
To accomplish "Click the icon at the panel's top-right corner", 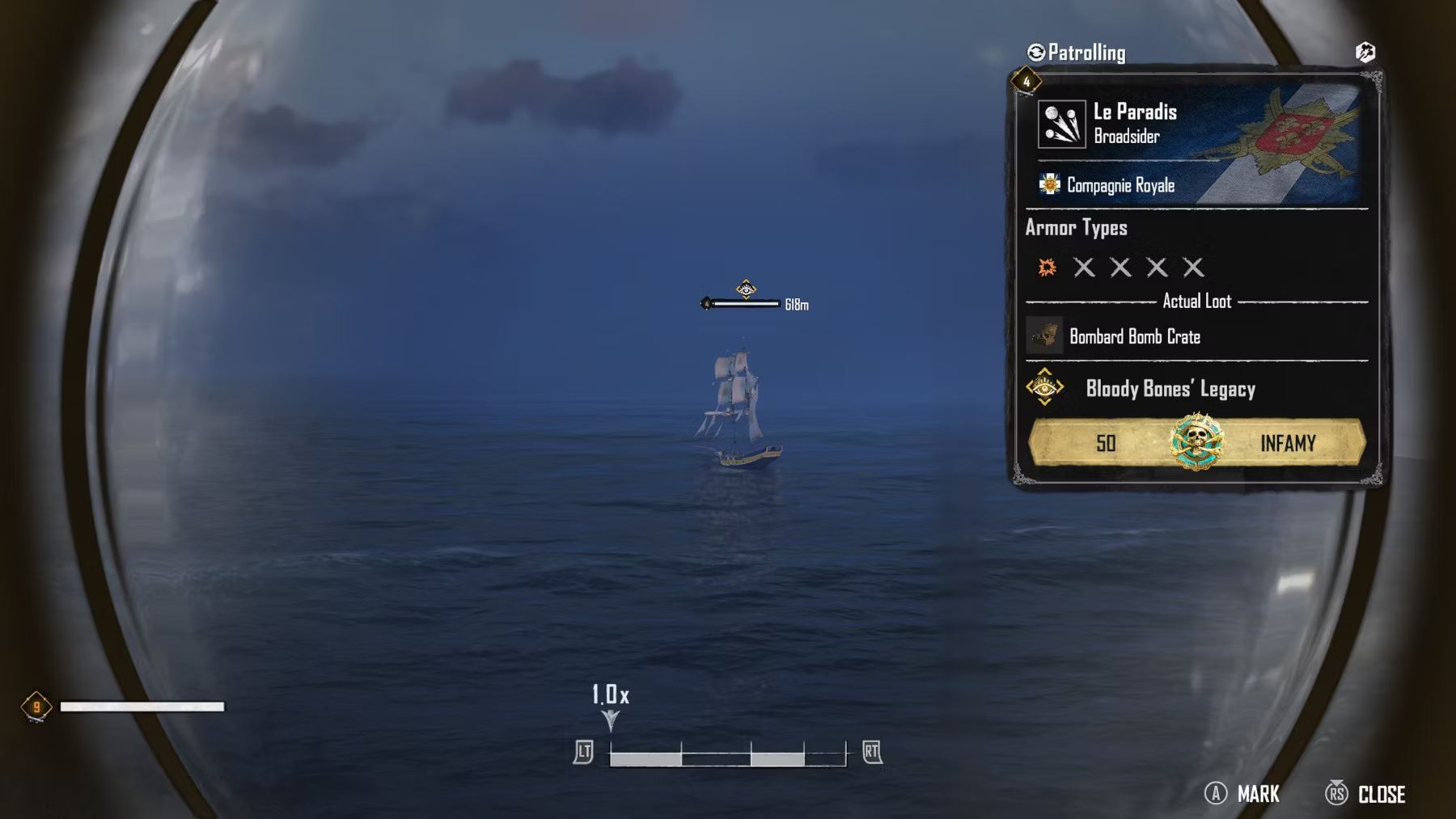I will click(1365, 53).
